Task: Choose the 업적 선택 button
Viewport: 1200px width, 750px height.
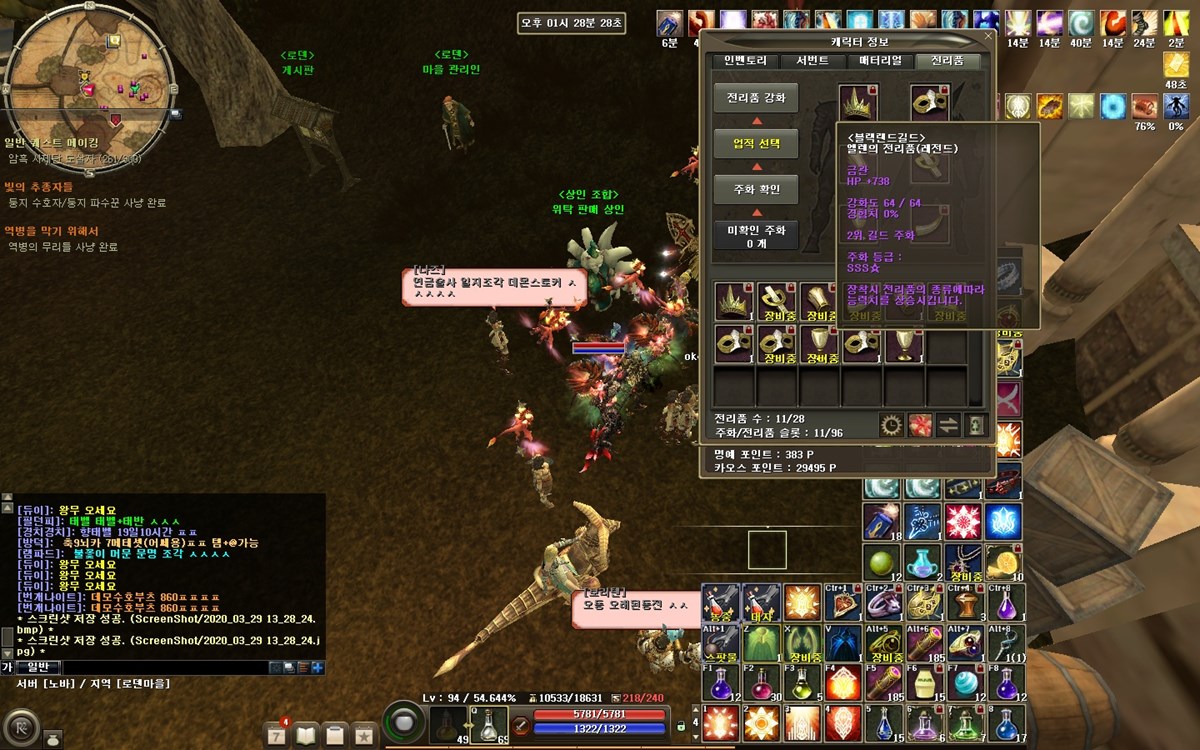Action: (756, 144)
